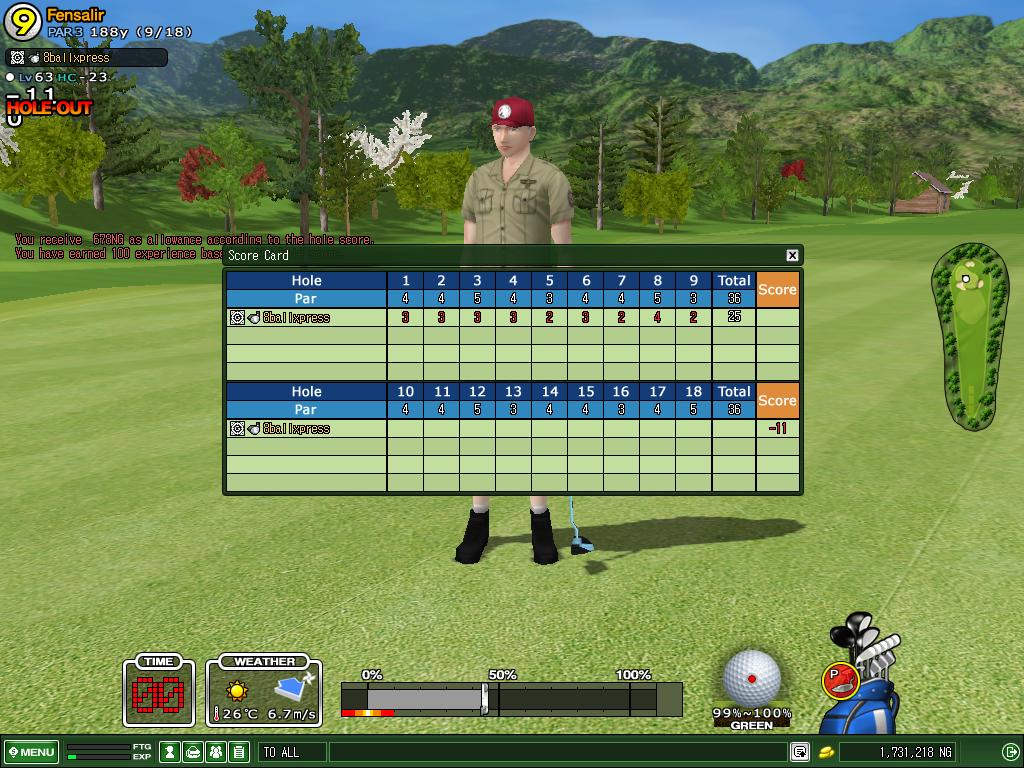Toggle the chat window expand icon

point(800,752)
